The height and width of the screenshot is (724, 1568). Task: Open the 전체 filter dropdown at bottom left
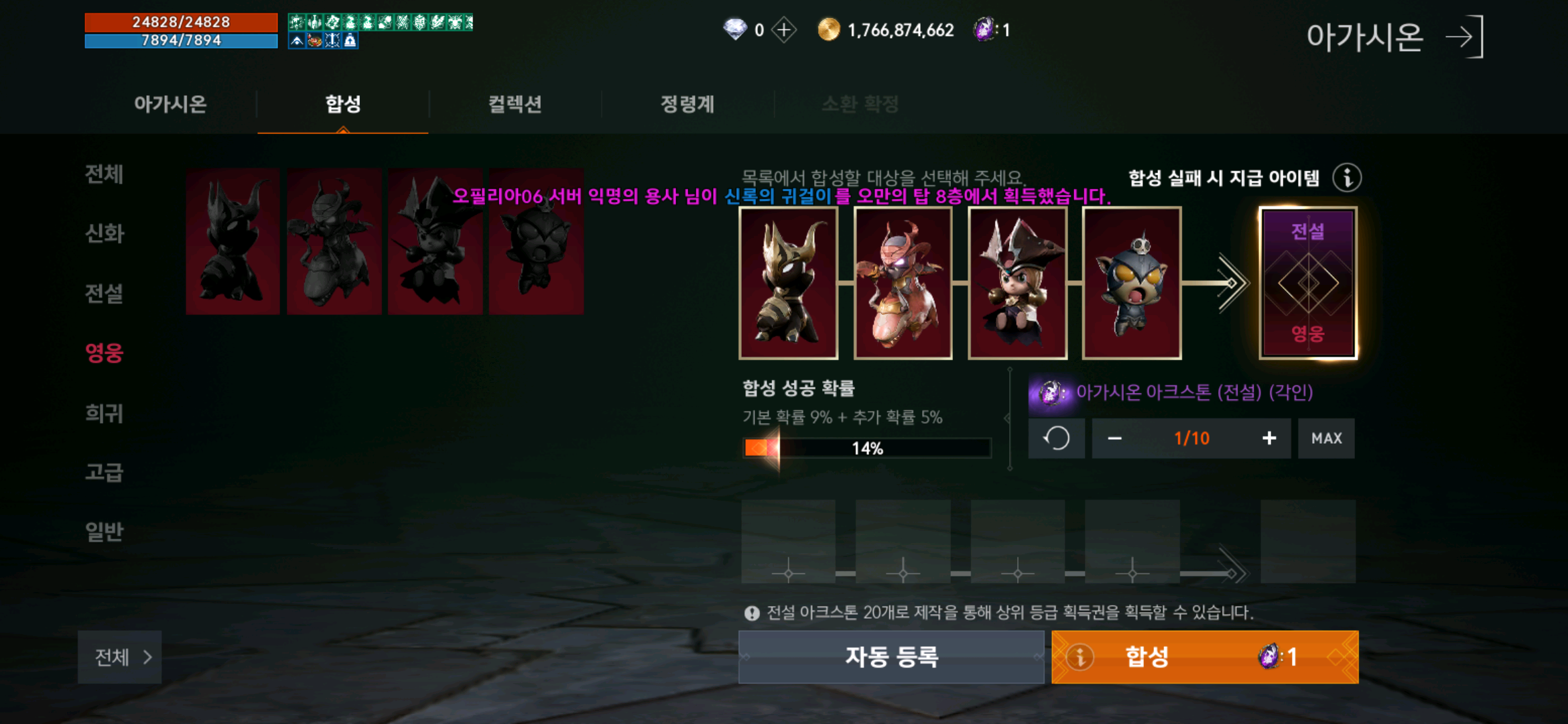pos(119,658)
